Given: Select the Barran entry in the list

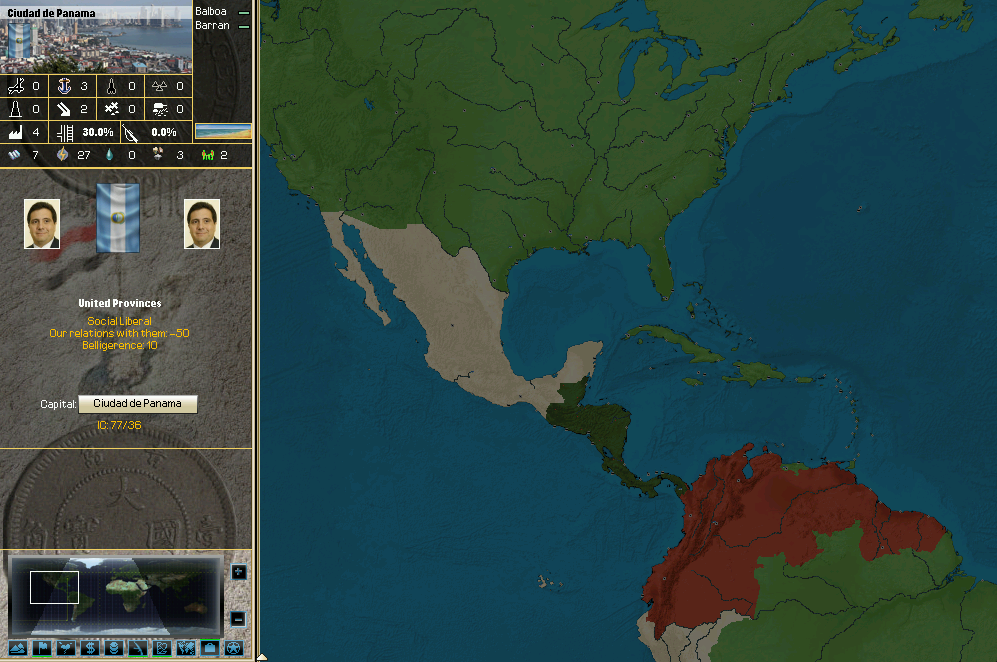Looking at the screenshot, I should (x=212, y=25).
